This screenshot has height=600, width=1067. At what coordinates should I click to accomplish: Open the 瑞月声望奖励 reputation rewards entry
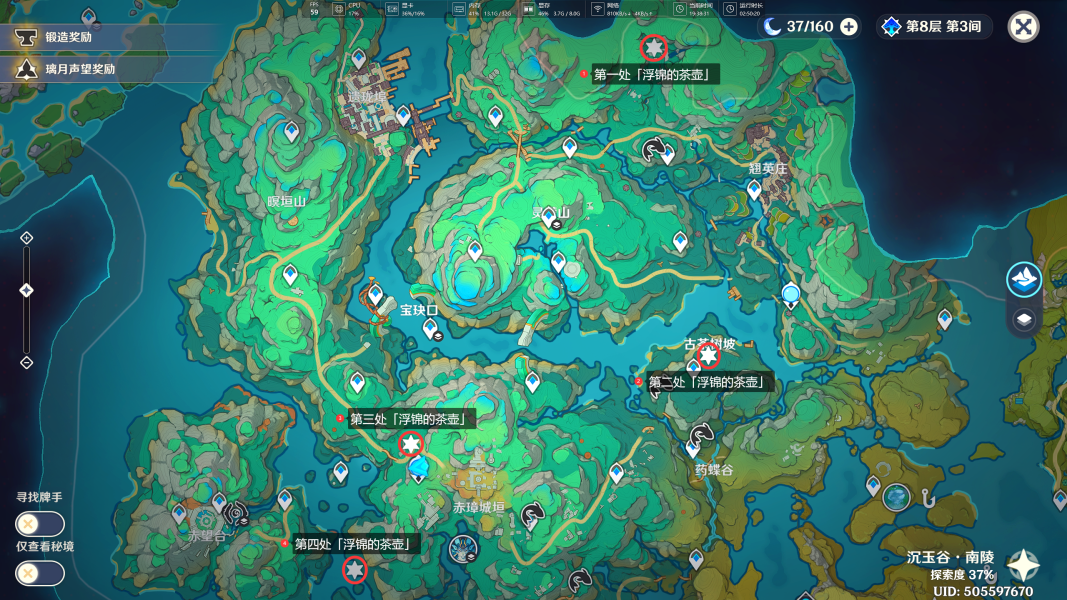coord(80,69)
